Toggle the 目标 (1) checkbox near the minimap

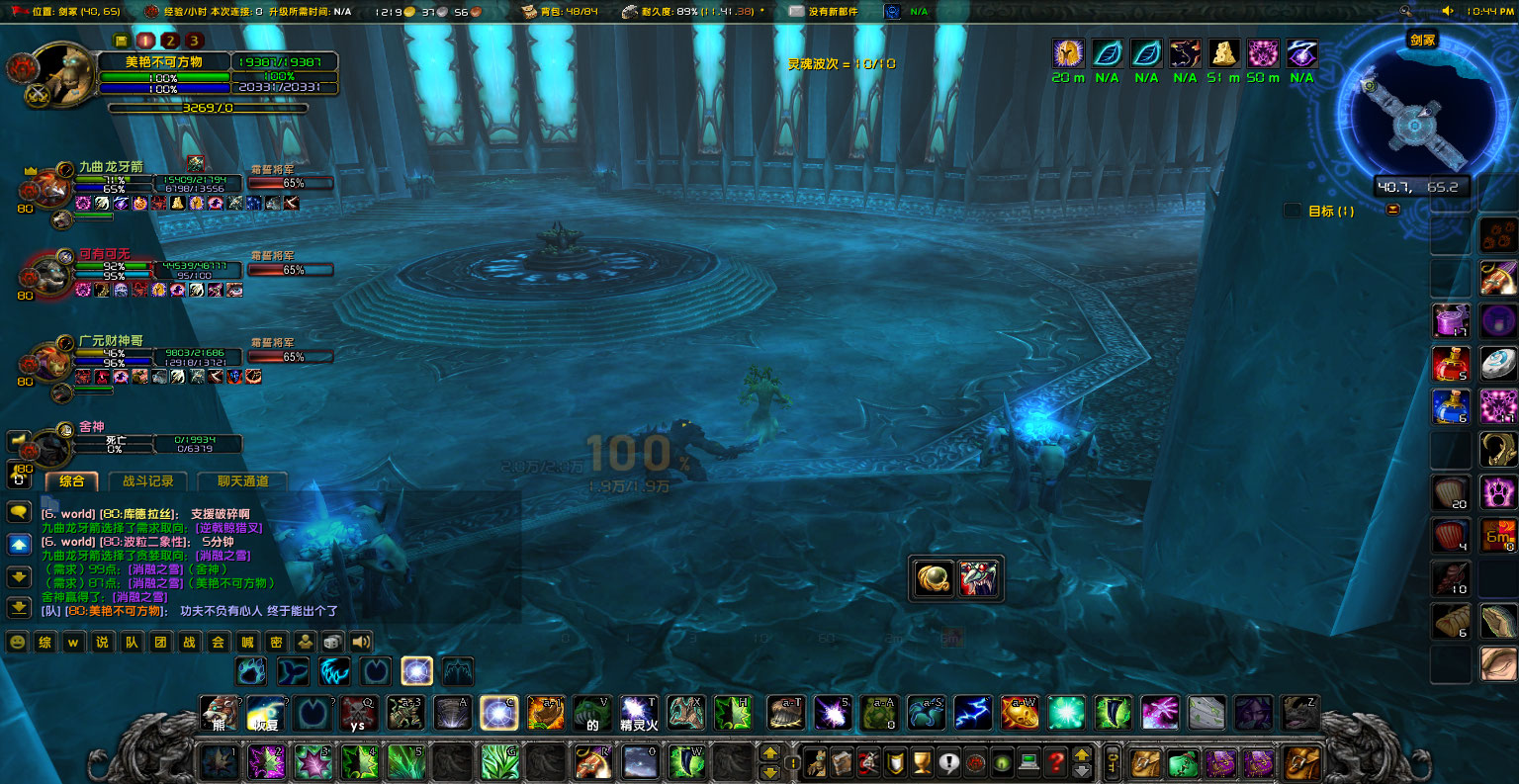pyautogui.click(x=1293, y=210)
